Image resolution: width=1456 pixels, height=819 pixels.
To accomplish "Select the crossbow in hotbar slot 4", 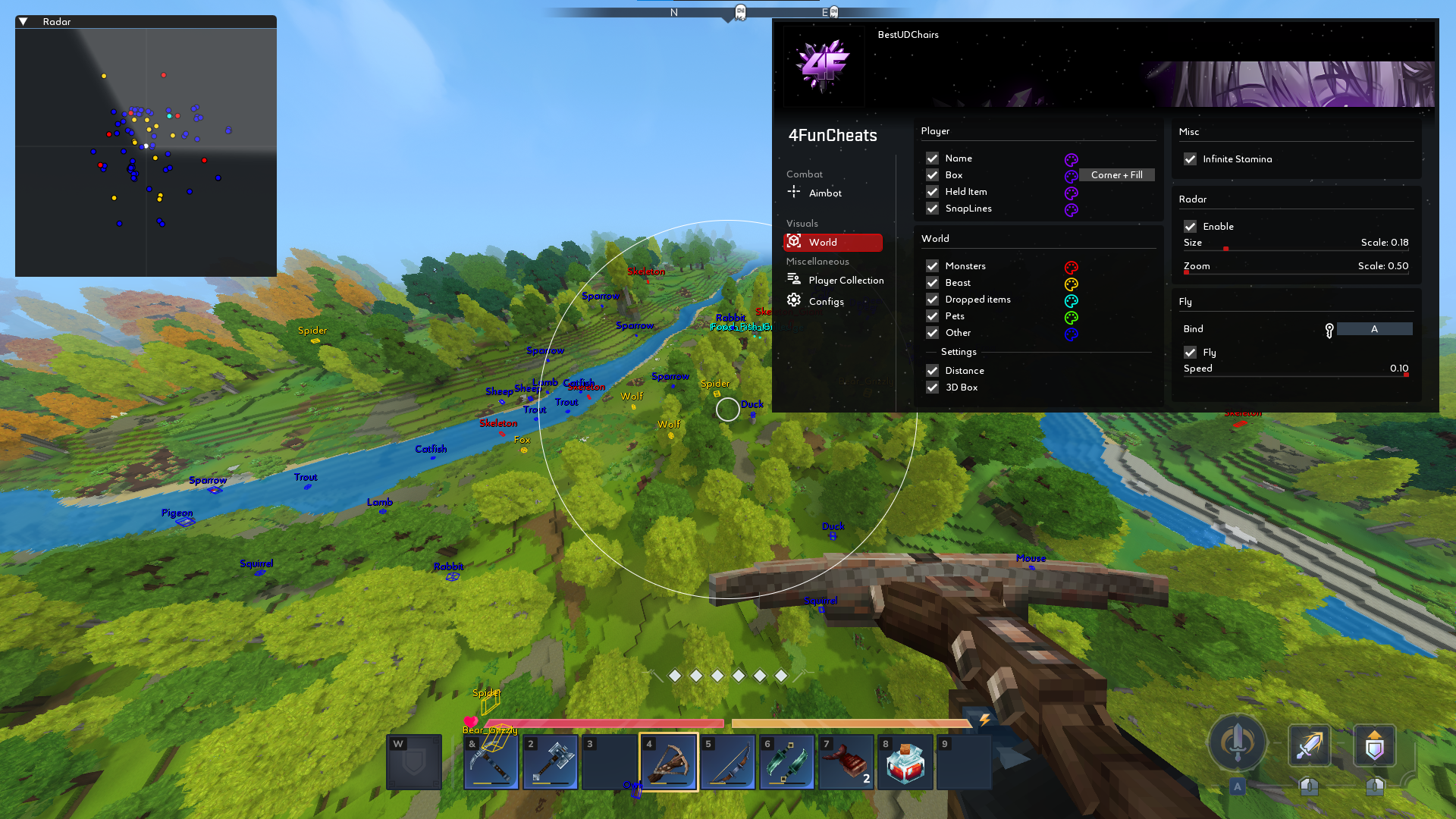I will point(668,761).
